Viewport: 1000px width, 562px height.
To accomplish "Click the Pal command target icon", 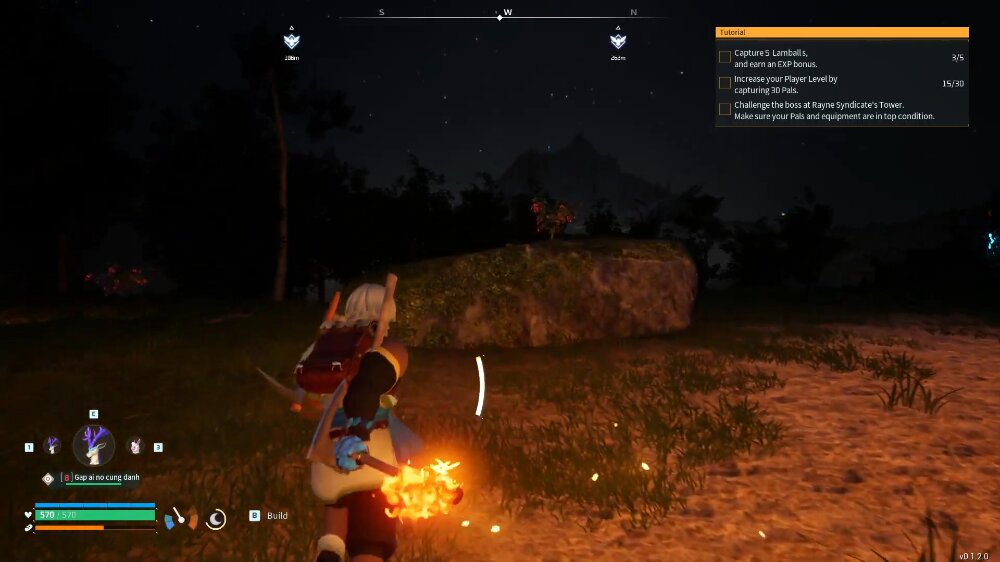I will tap(47, 479).
